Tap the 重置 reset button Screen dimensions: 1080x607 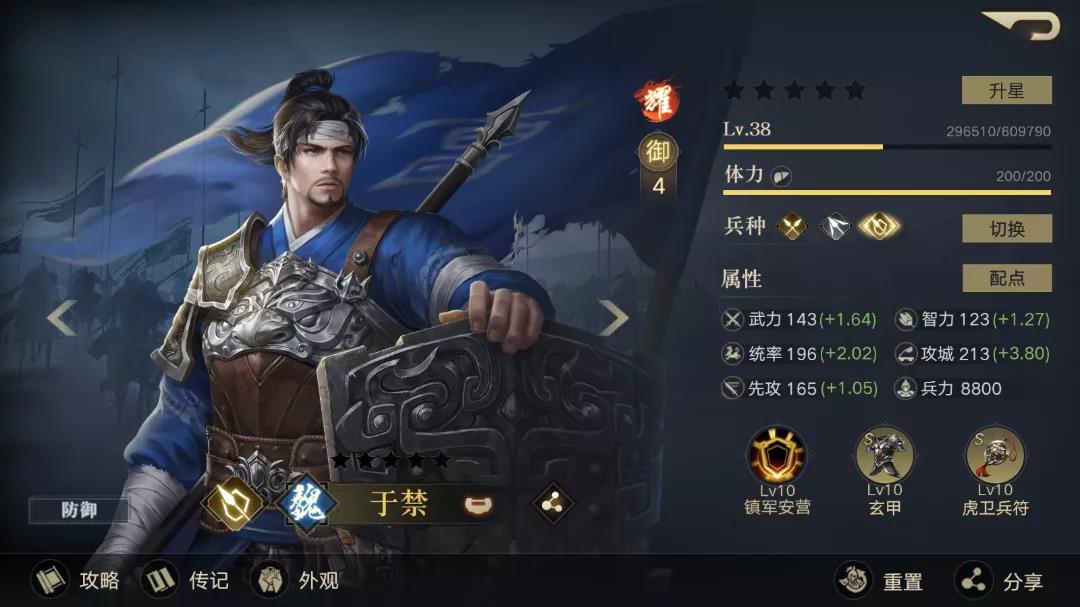click(x=880, y=580)
